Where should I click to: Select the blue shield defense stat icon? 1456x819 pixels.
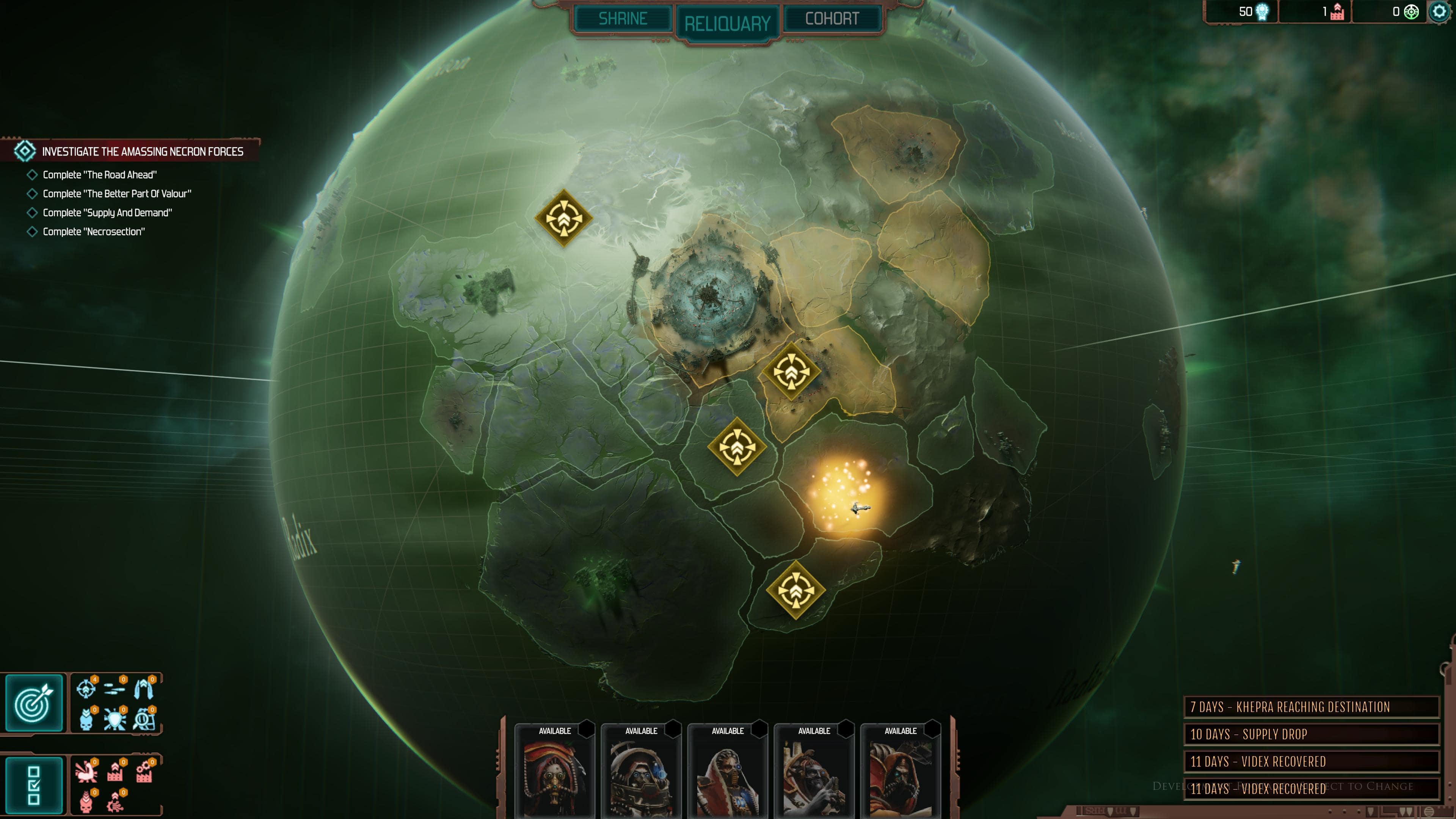pyautogui.click(x=115, y=720)
